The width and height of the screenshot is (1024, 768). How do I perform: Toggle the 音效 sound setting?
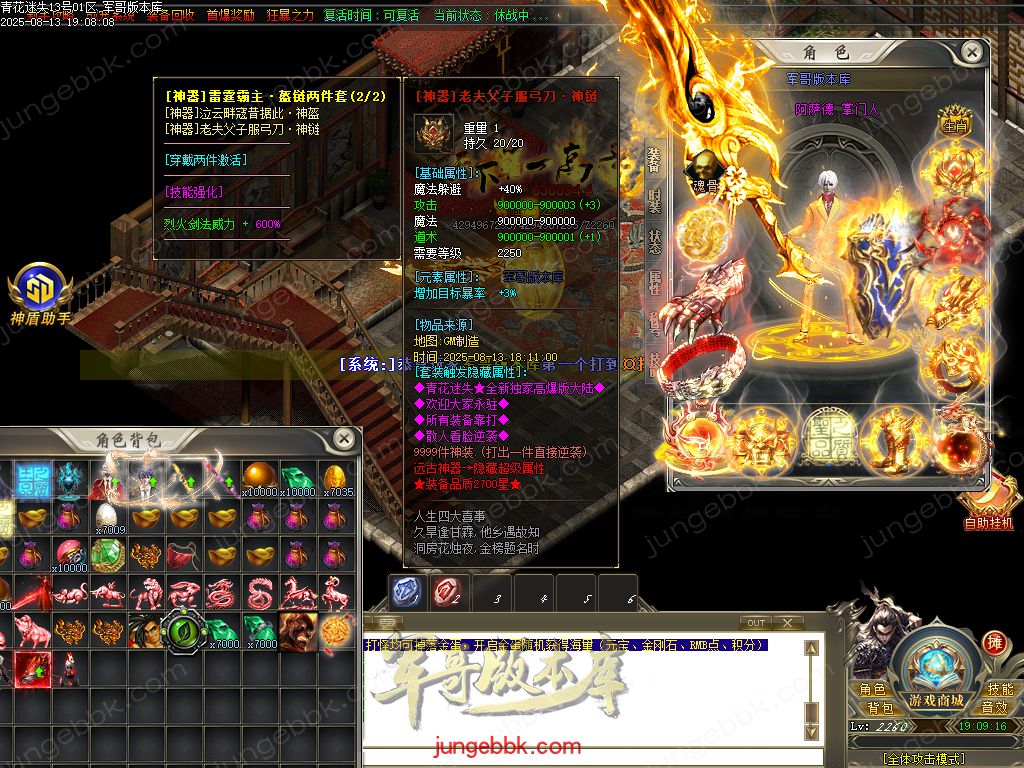(994, 707)
